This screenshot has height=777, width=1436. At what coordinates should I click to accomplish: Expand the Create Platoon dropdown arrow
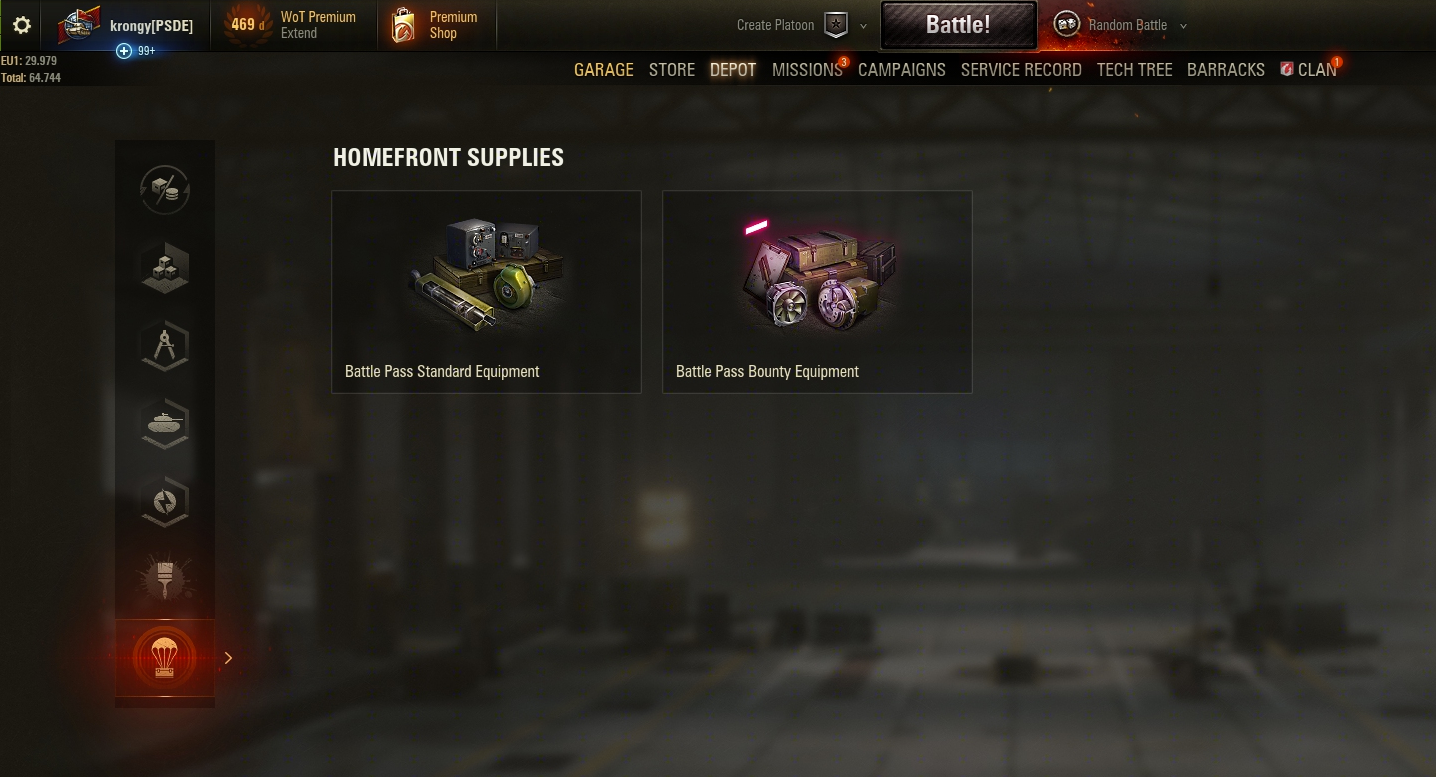(x=862, y=25)
